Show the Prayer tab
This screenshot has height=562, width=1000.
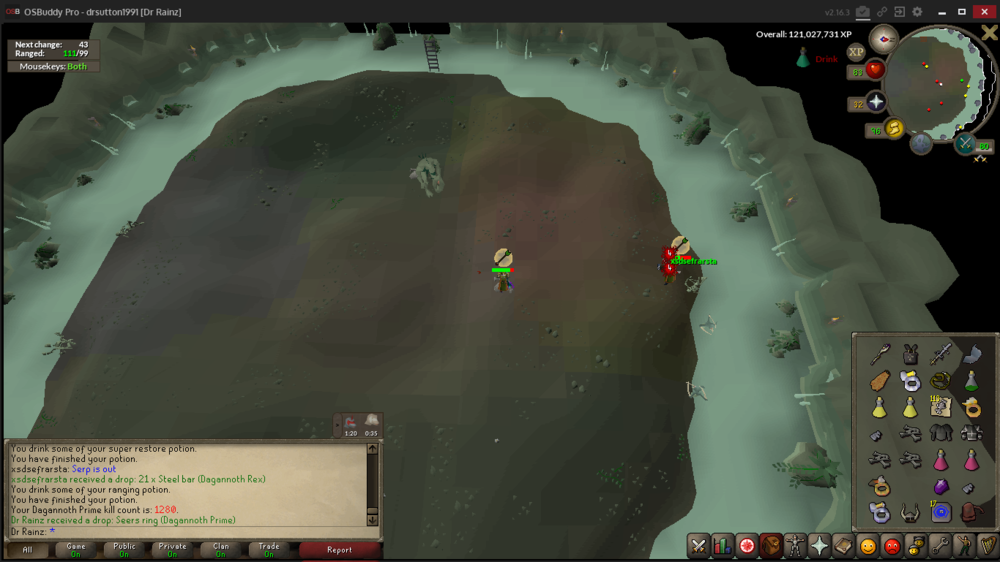819,546
